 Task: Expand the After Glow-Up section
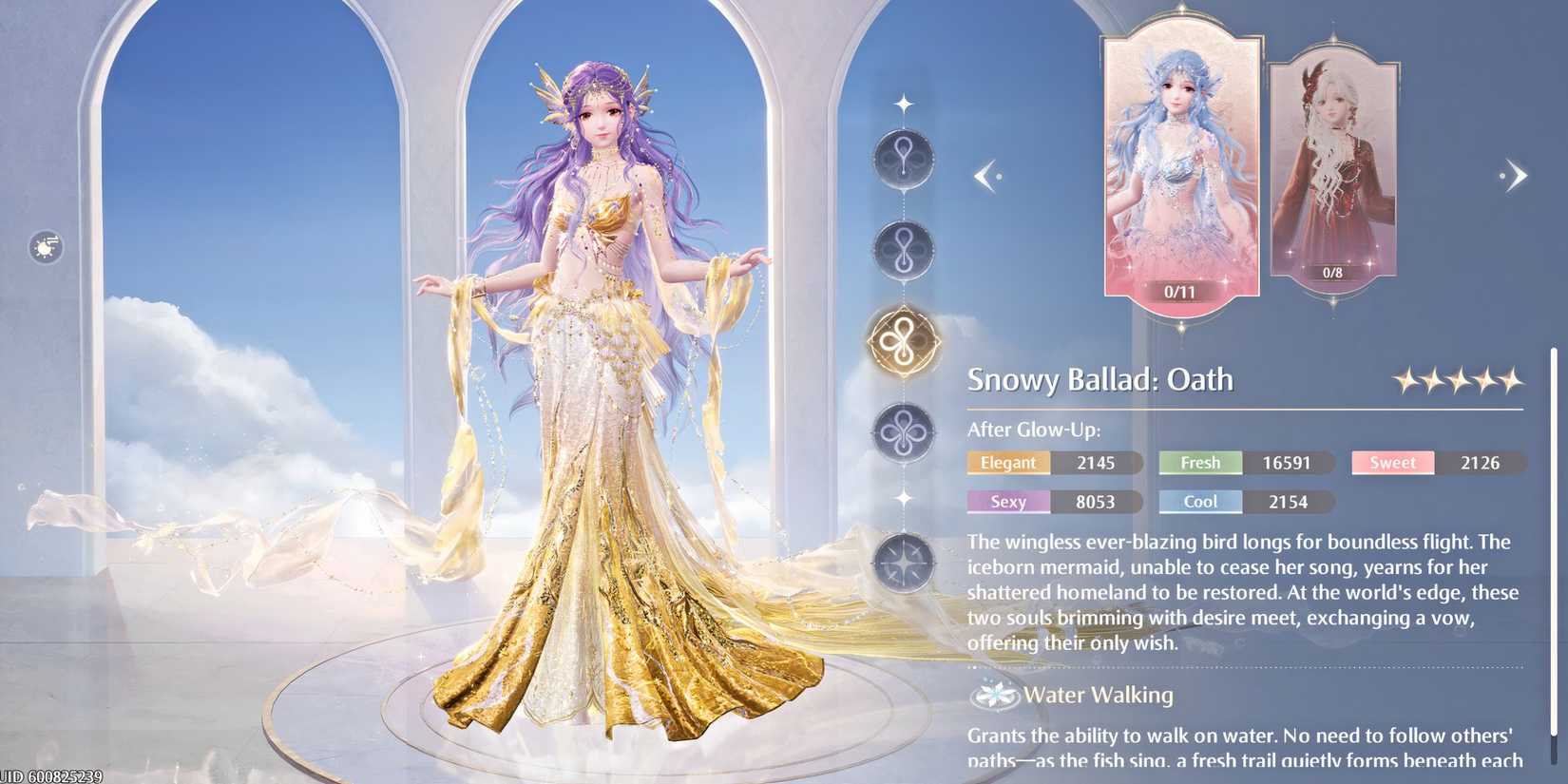(x=1033, y=429)
